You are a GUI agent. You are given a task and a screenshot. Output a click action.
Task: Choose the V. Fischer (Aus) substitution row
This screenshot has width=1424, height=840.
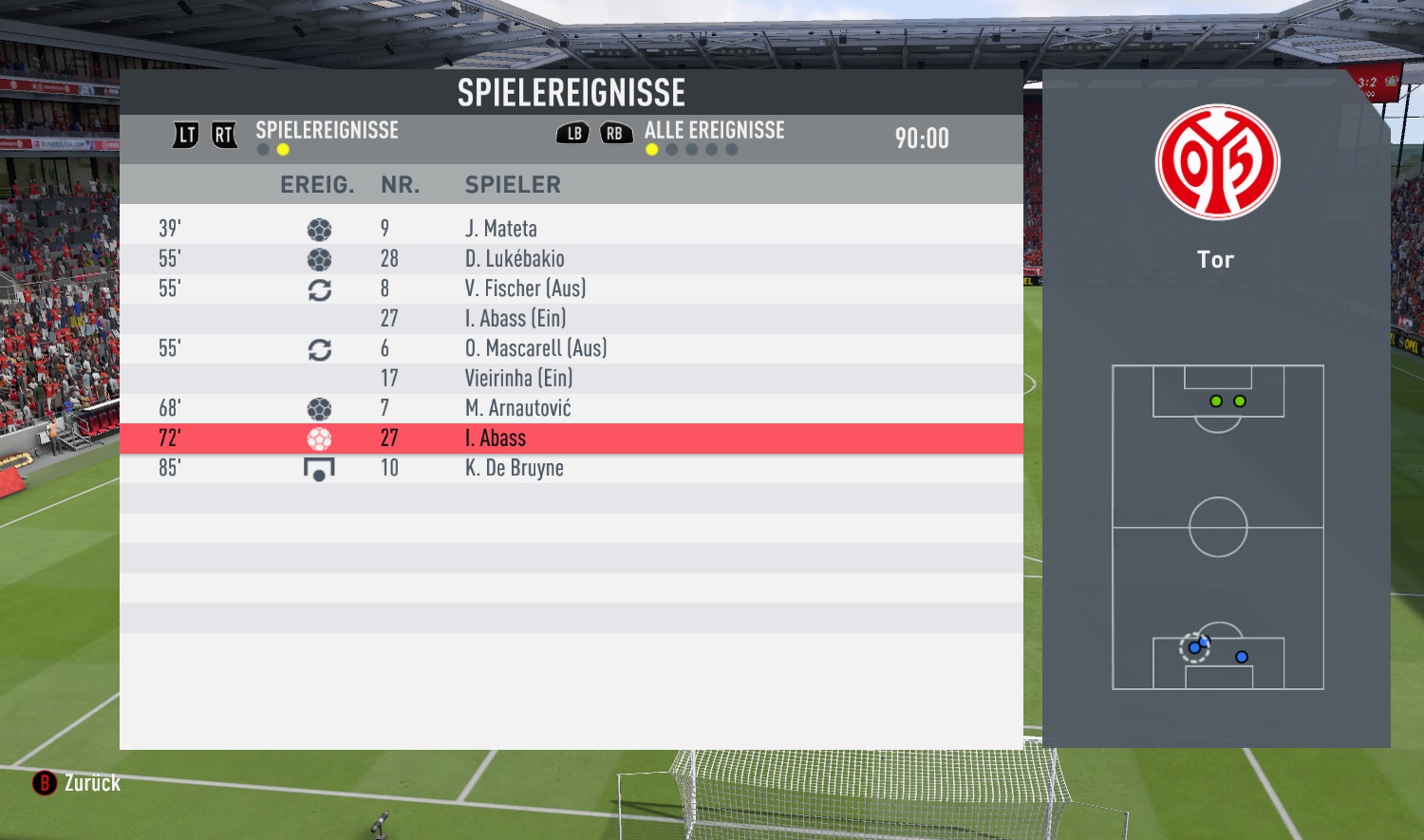coord(570,289)
